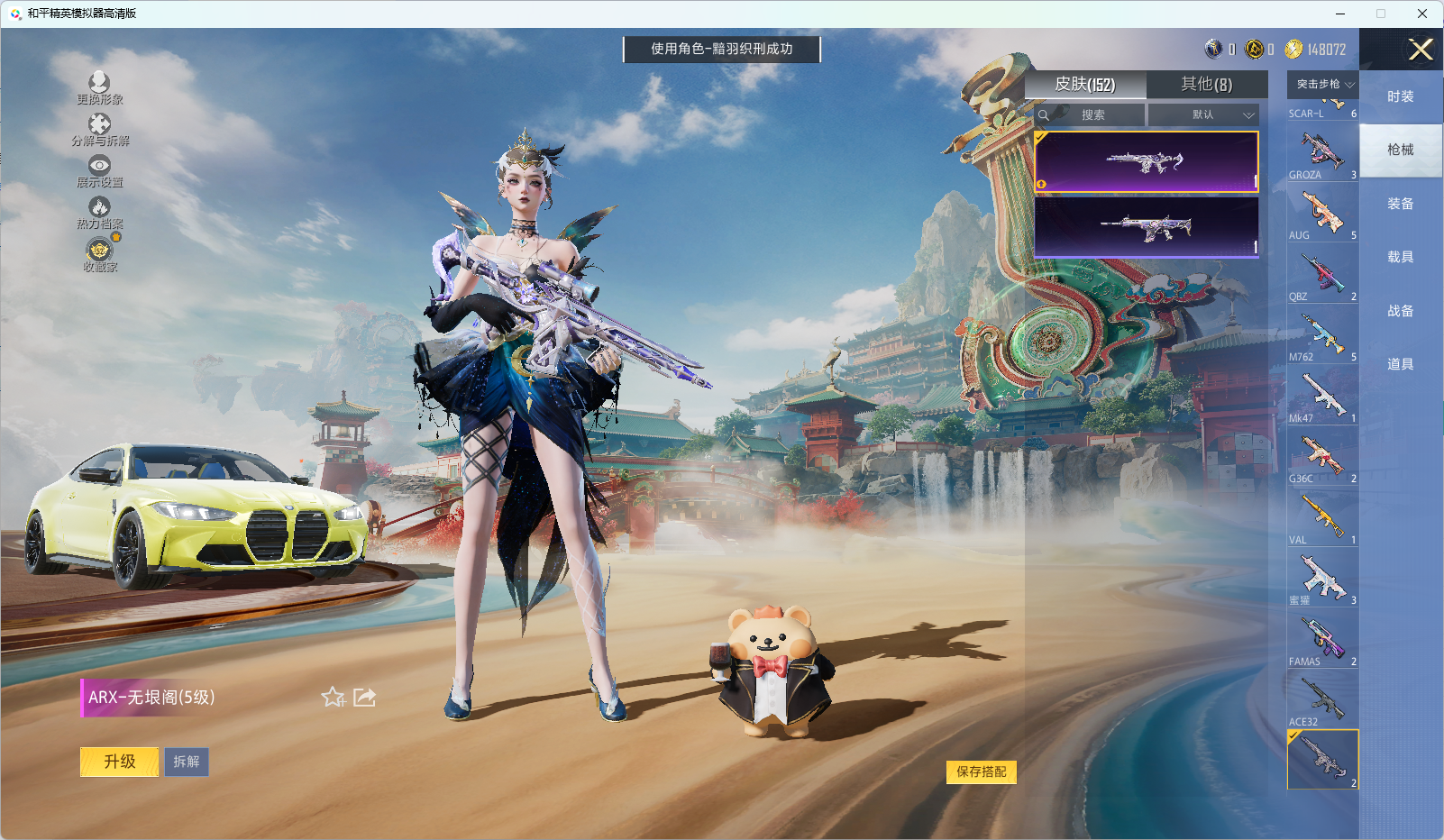Click the 搜索 search field

click(1092, 115)
